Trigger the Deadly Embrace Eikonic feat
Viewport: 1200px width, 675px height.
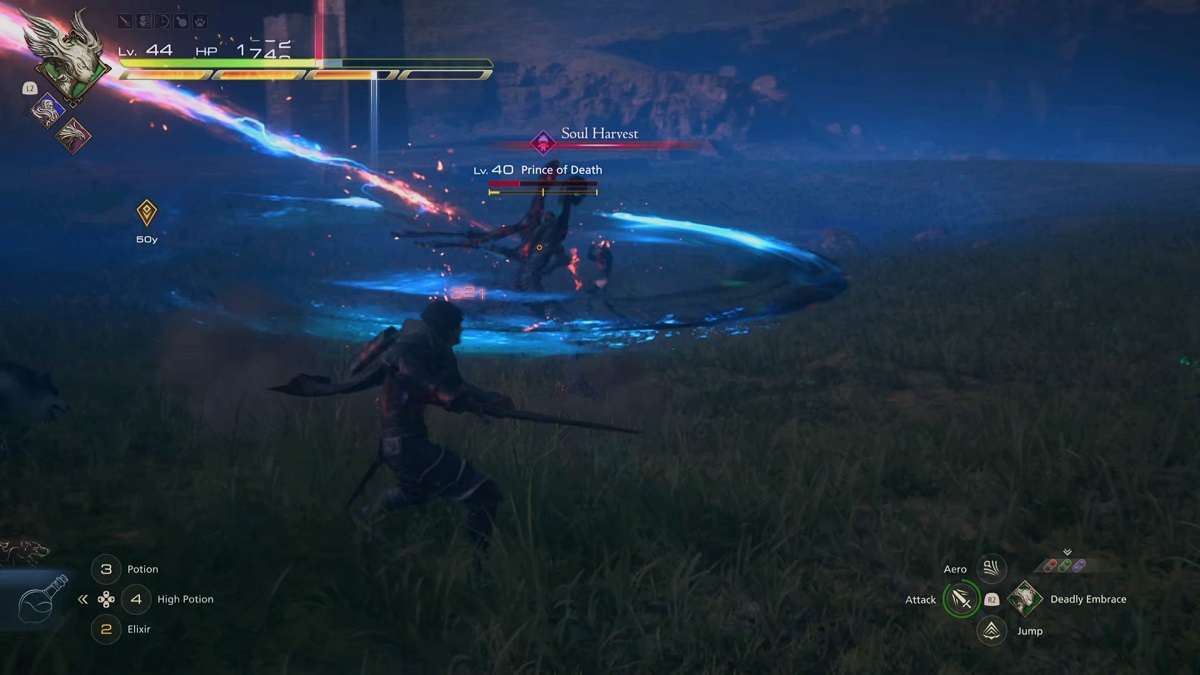pyautogui.click(x=1024, y=599)
